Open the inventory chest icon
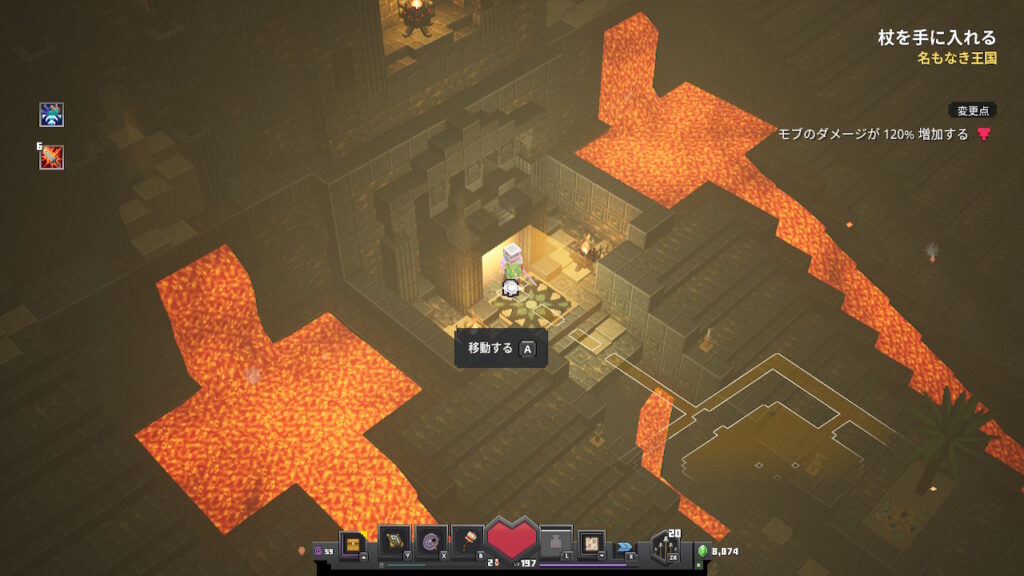 pos(353,542)
